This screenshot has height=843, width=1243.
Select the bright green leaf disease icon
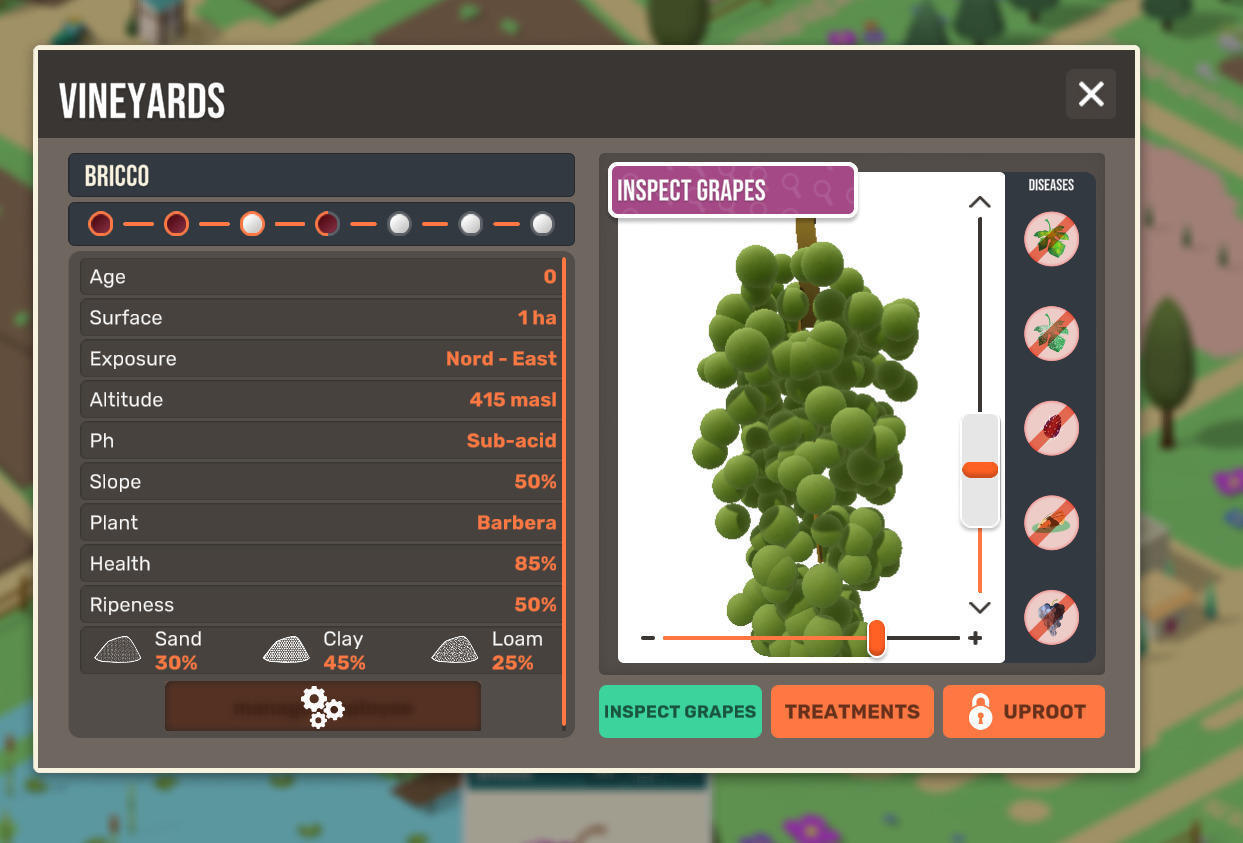(1051, 239)
